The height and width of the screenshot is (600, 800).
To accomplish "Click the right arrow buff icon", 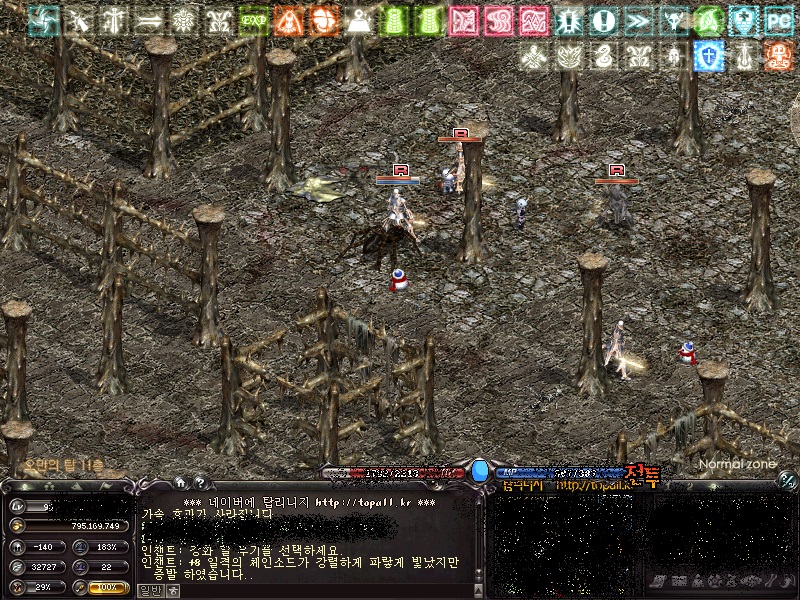I will 149,20.
